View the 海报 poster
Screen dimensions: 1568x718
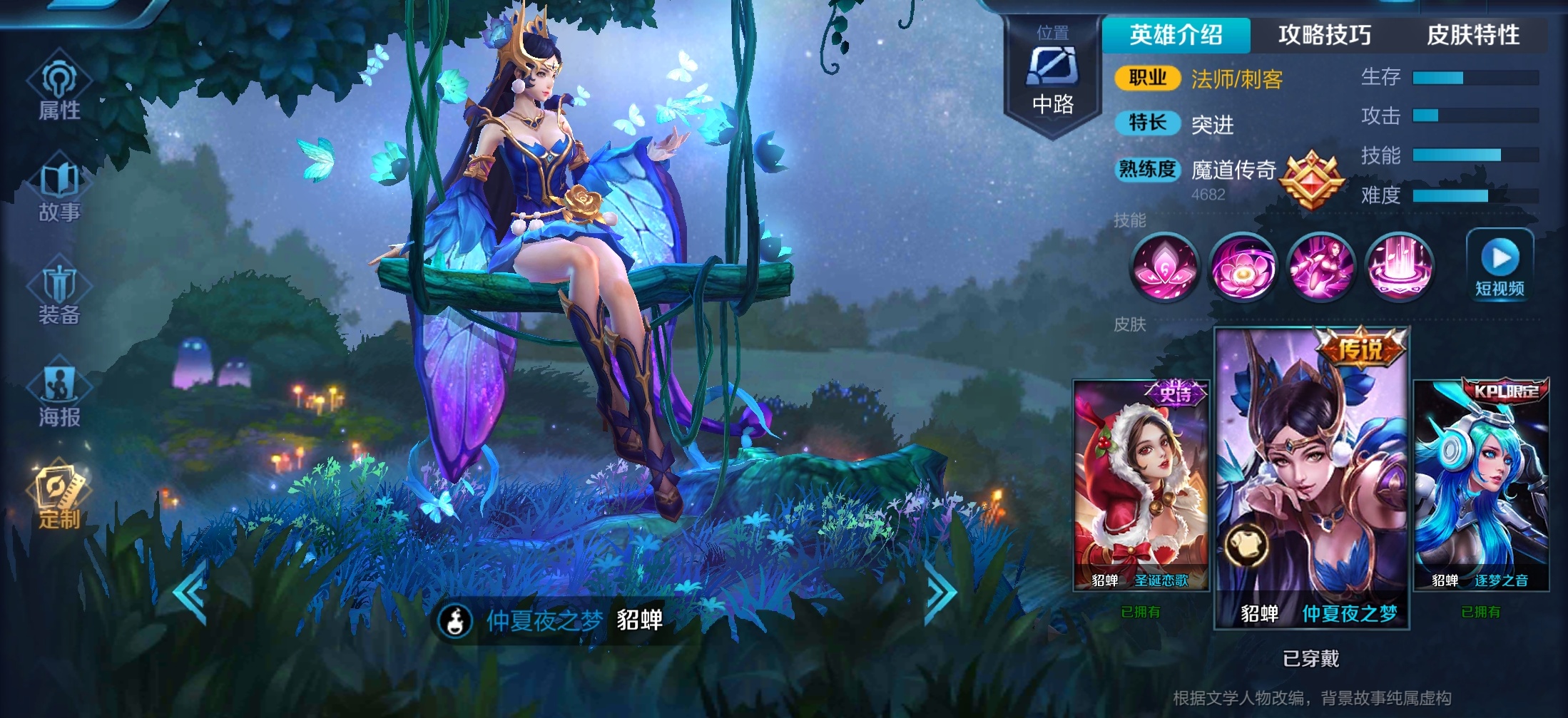click(59, 394)
